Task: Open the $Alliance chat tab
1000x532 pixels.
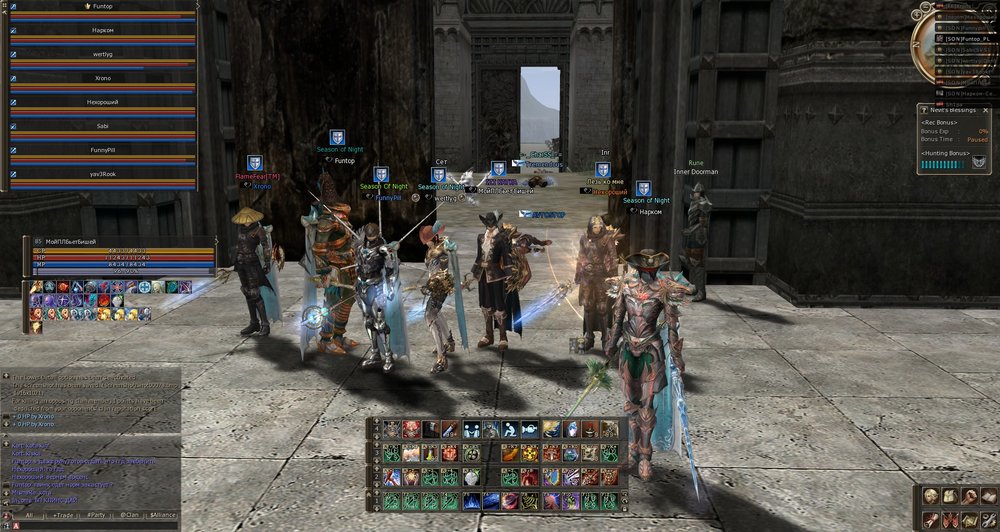Action: [x=162, y=515]
